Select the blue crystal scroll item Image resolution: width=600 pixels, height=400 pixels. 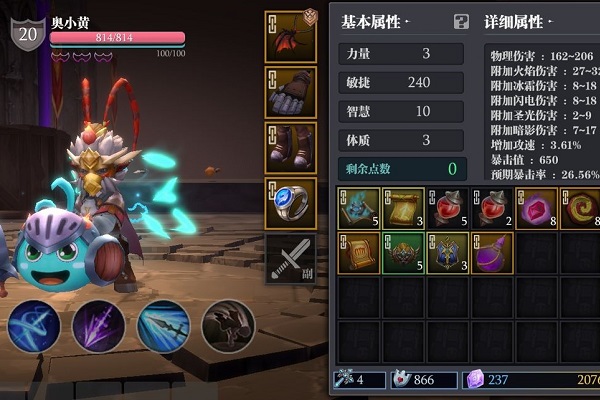click(358, 208)
